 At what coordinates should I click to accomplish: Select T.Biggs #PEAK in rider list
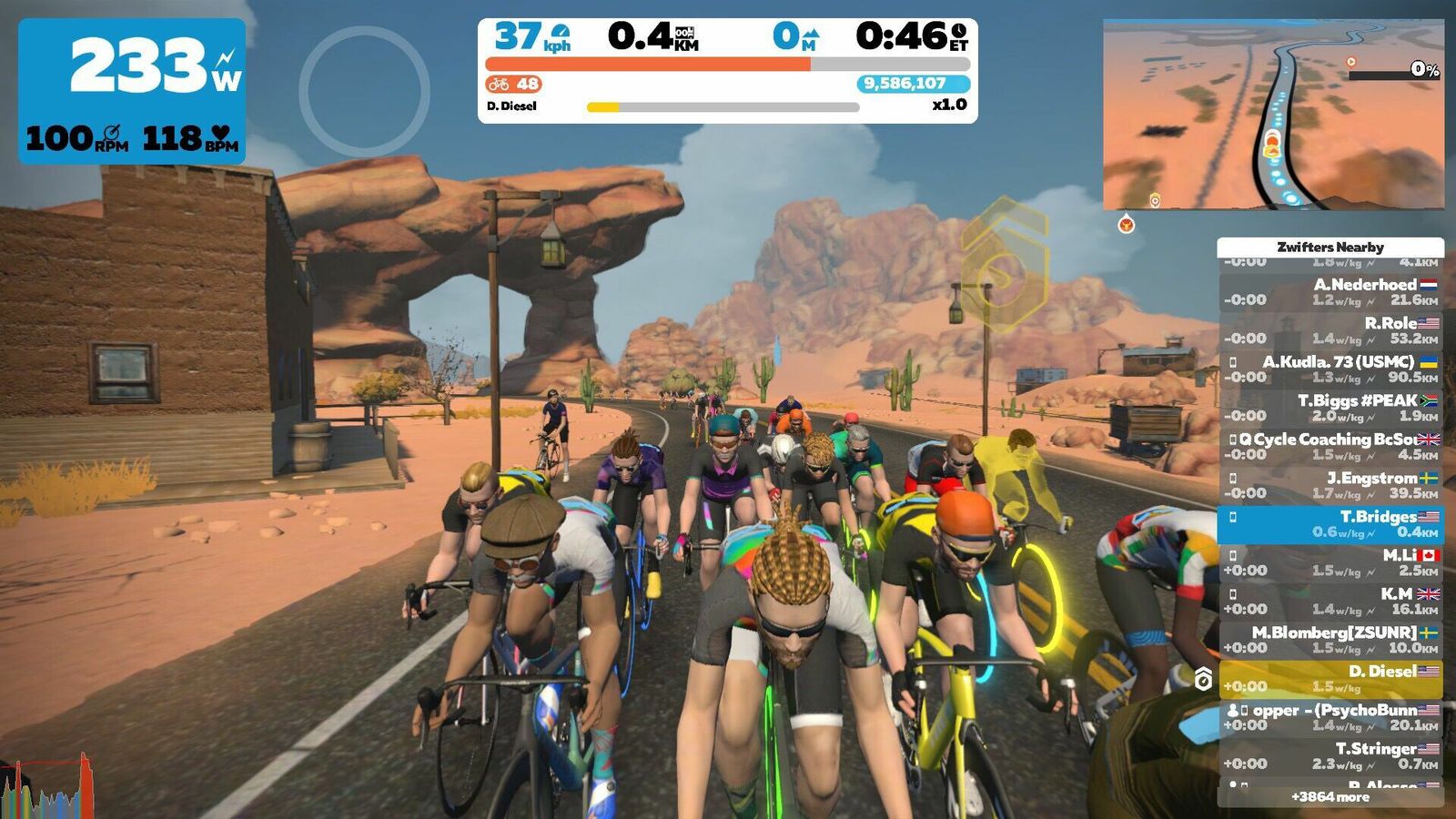tap(1330, 408)
